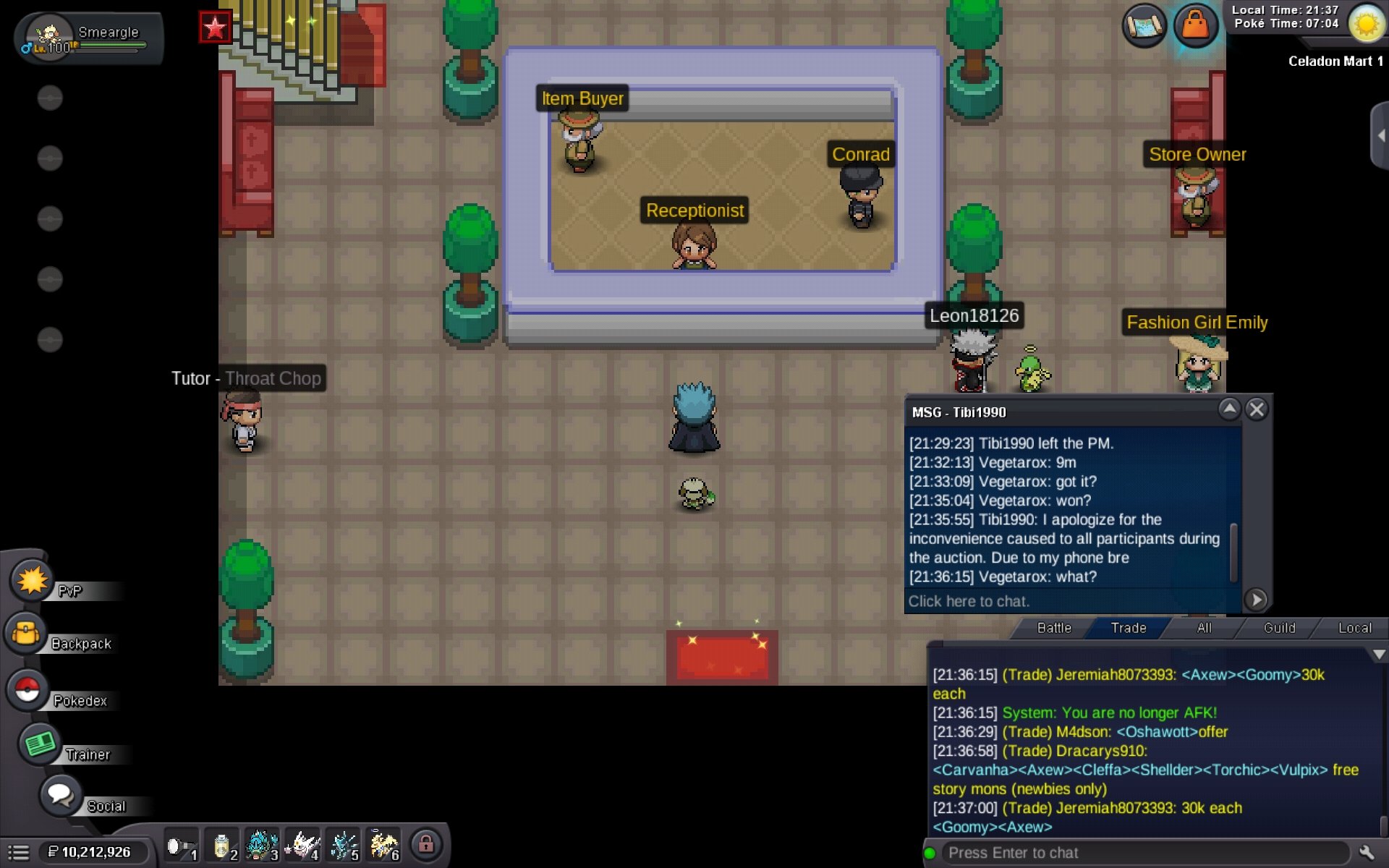This screenshot has width=1389, height=868.
Task: Minimize the Tibi1990 message window
Action: (1229, 410)
